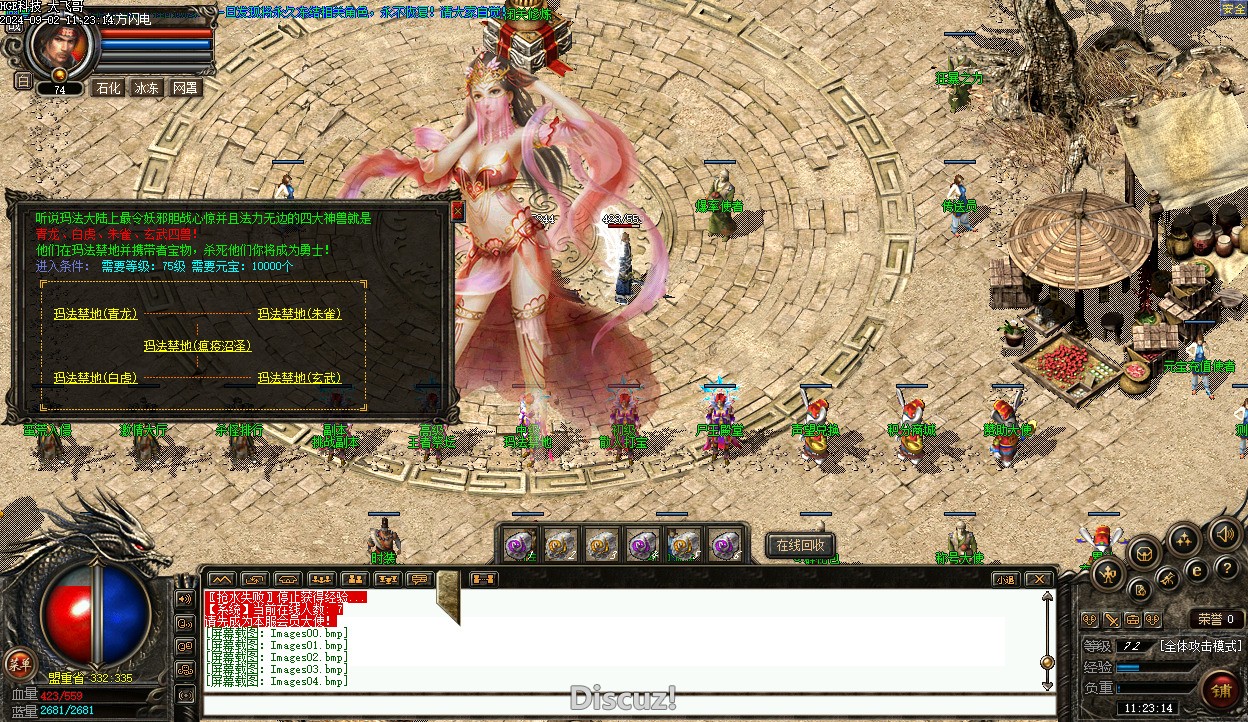1248x722 pixels.
Task: Toggle the 石化 status button
Action: click(108, 88)
